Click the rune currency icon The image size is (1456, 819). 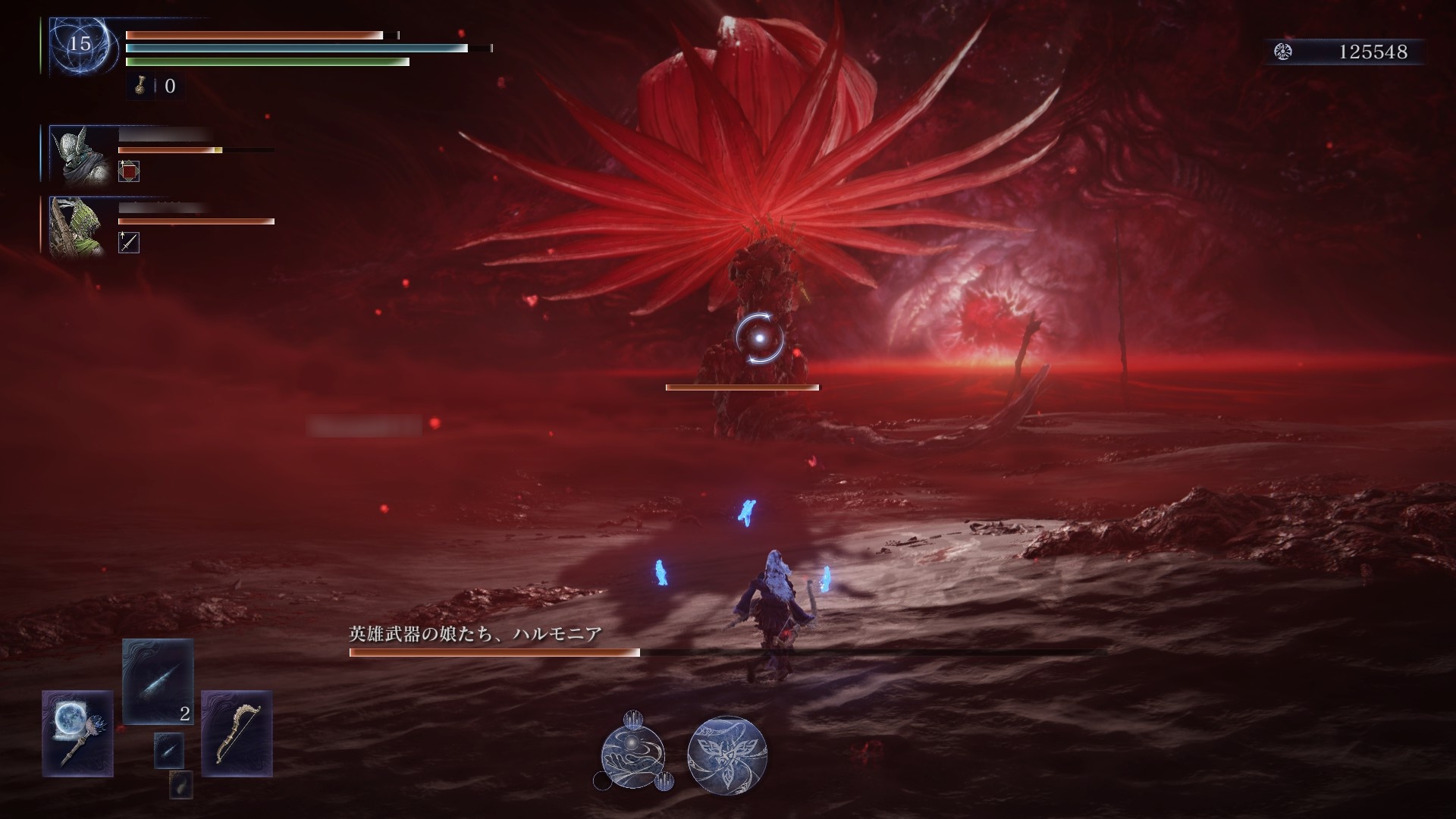click(x=1283, y=52)
